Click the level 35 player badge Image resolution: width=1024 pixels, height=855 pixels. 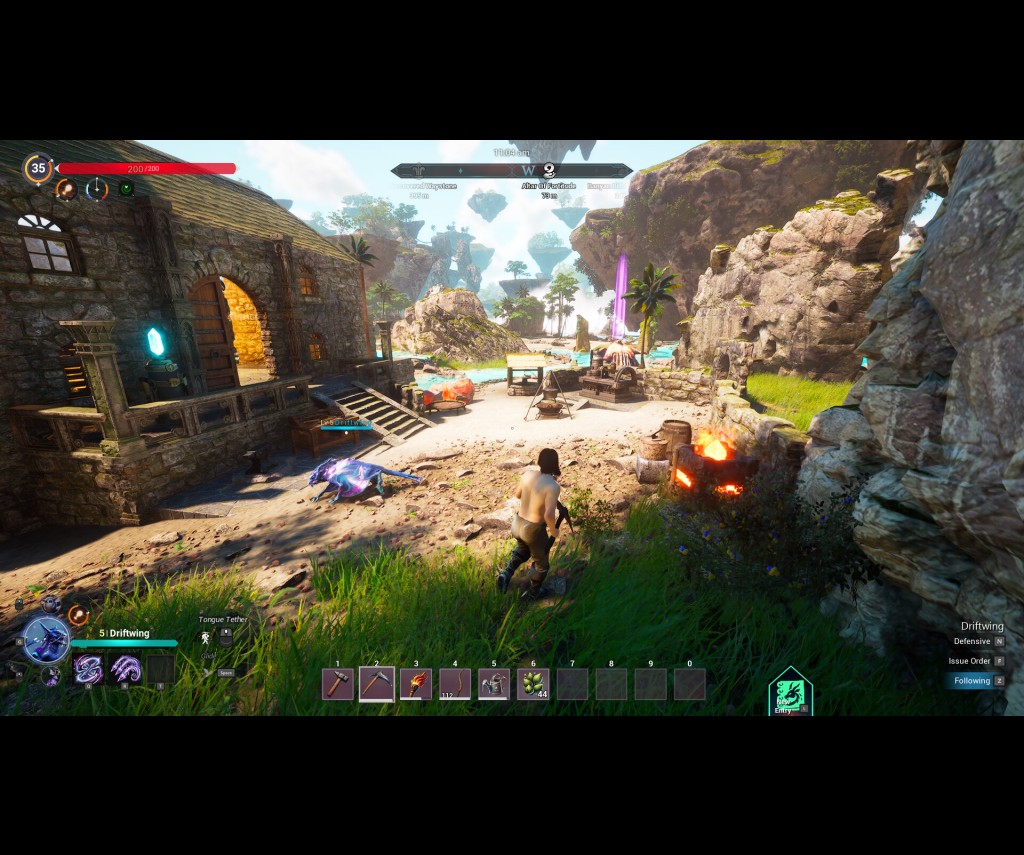tap(38, 168)
